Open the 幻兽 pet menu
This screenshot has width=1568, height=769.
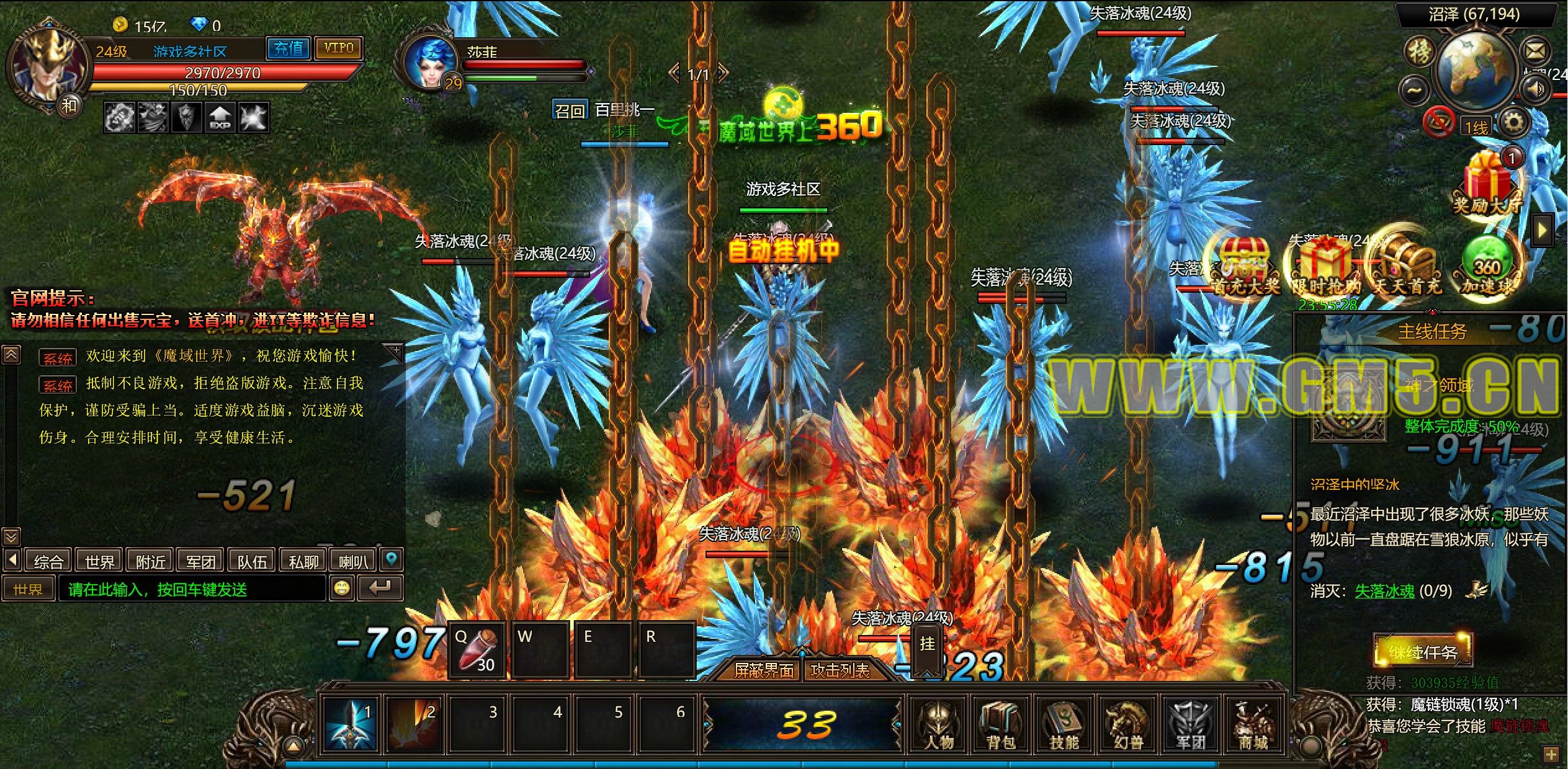click(x=1127, y=724)
